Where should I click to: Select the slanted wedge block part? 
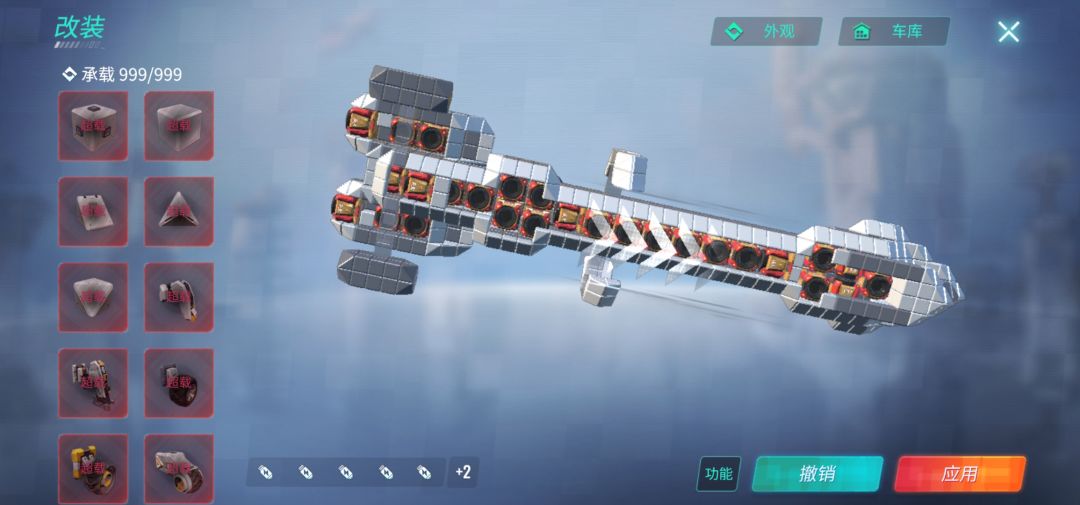pyautogui.click(x=93, y=211)
